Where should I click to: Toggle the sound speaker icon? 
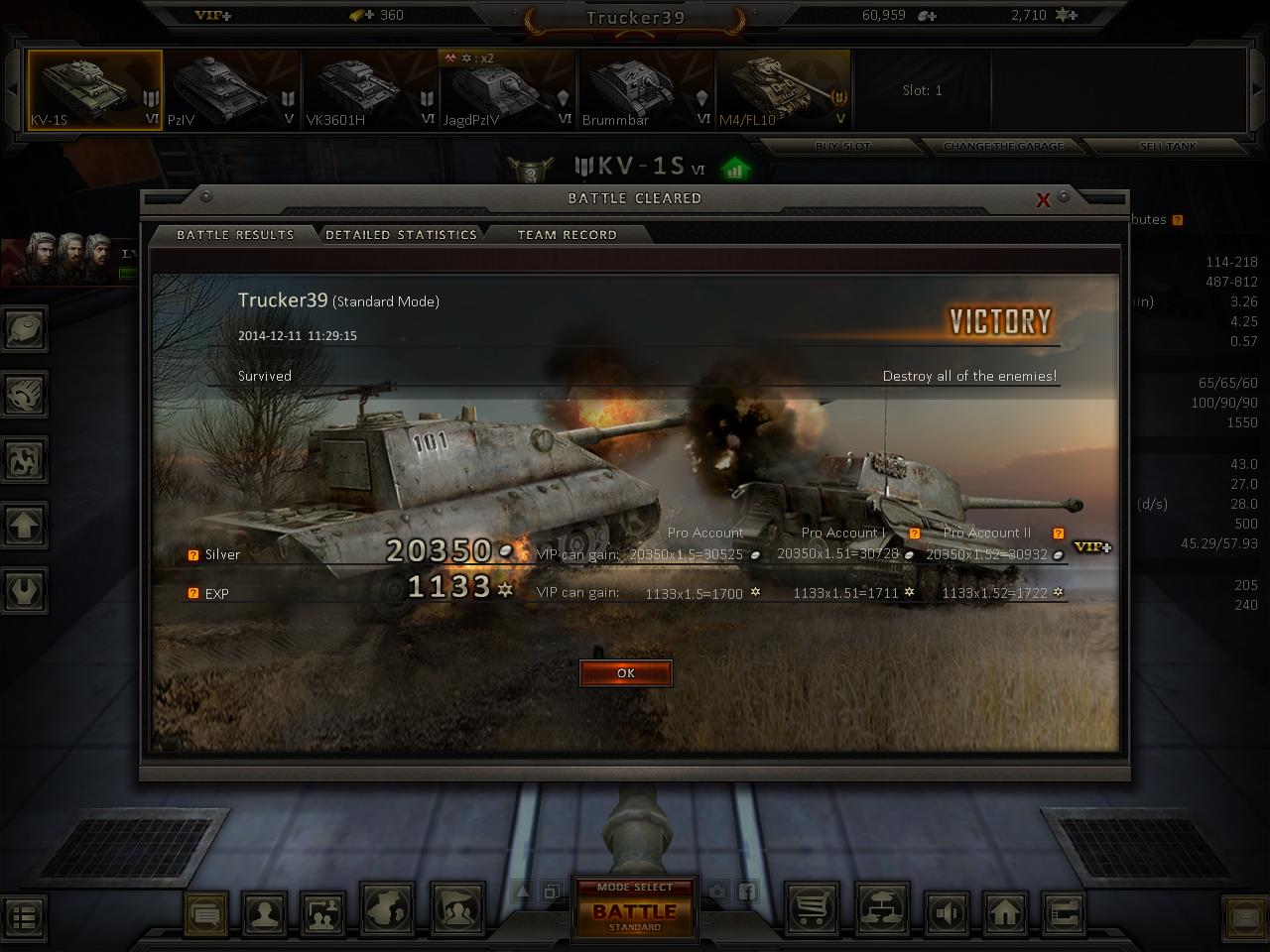pyautogui.click(x=948, y=911)
